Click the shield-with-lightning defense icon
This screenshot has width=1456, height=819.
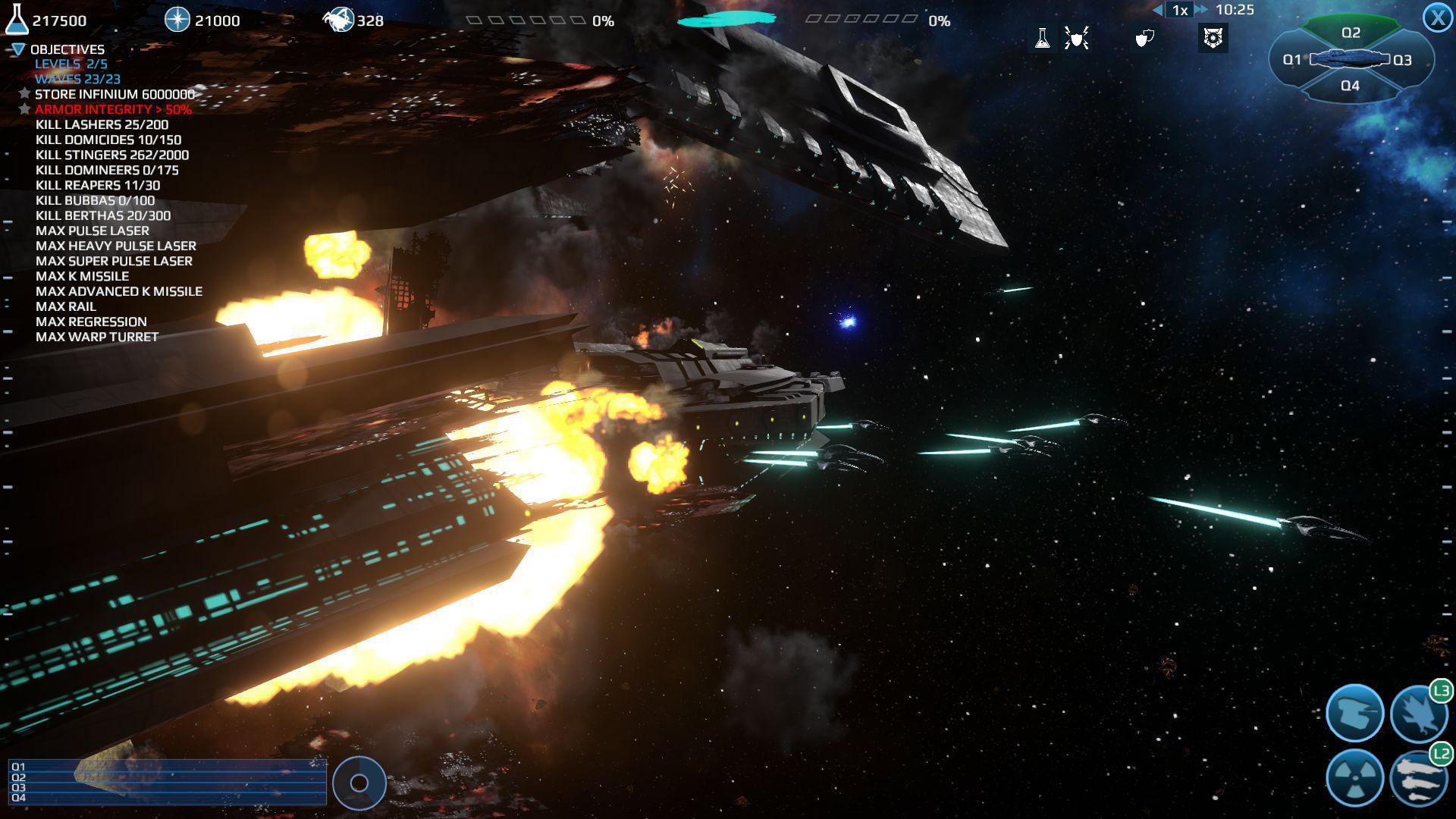1077,38
